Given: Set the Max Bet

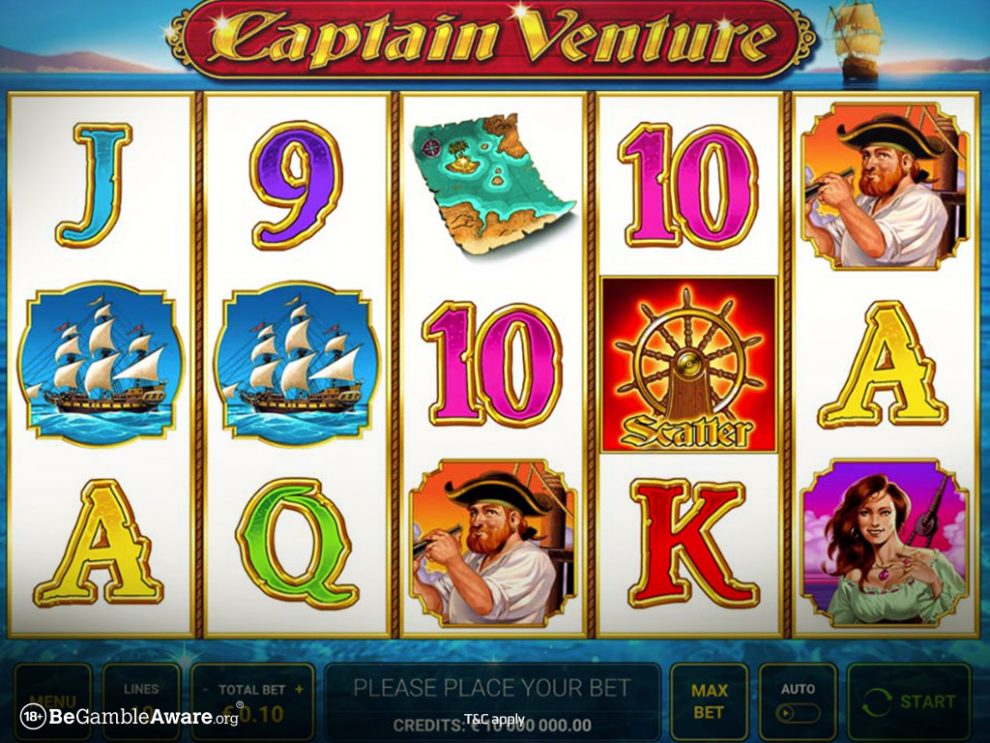Looking at the screenshot, I should tap(708, 701).
